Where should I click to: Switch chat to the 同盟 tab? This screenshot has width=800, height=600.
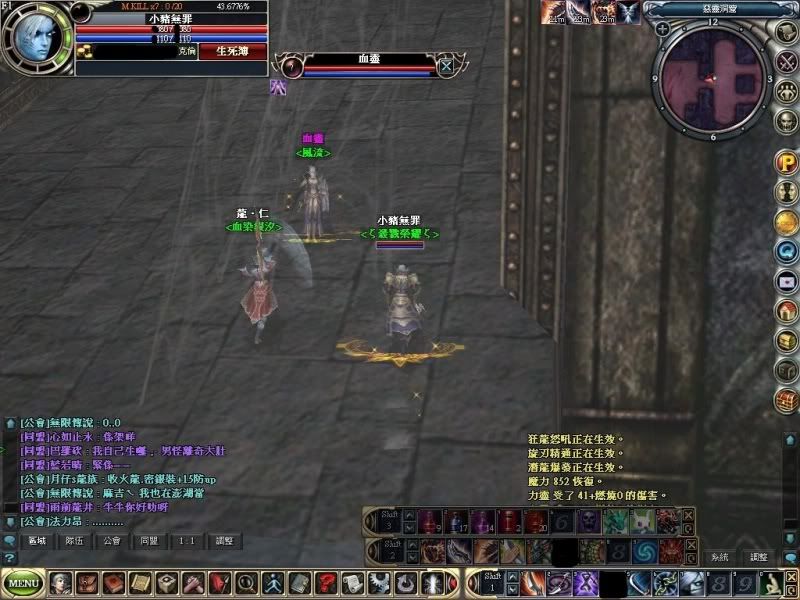149,541
